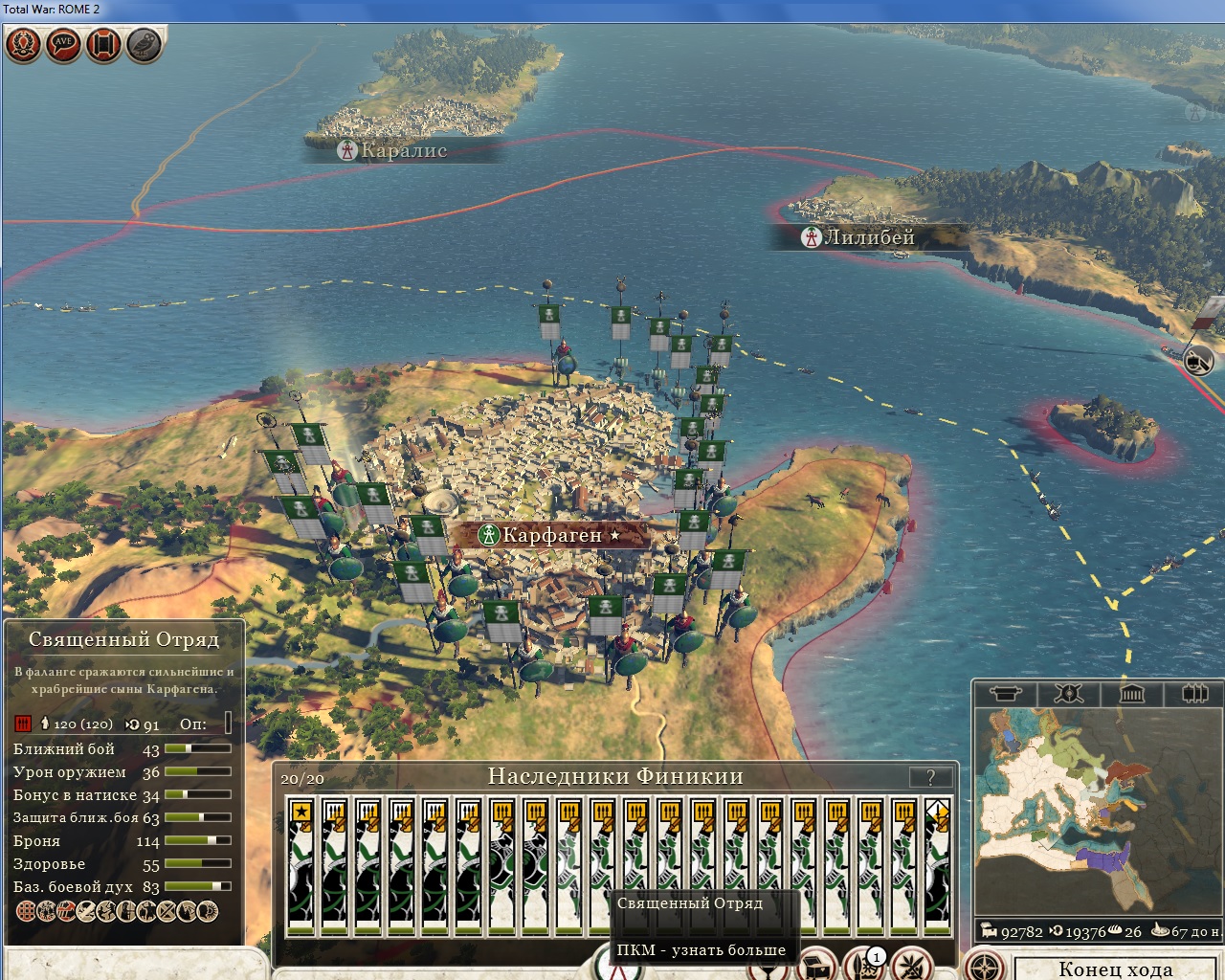Open the temple building tab above minimap
This screenshot has width=1225, height=980.
1131,694
